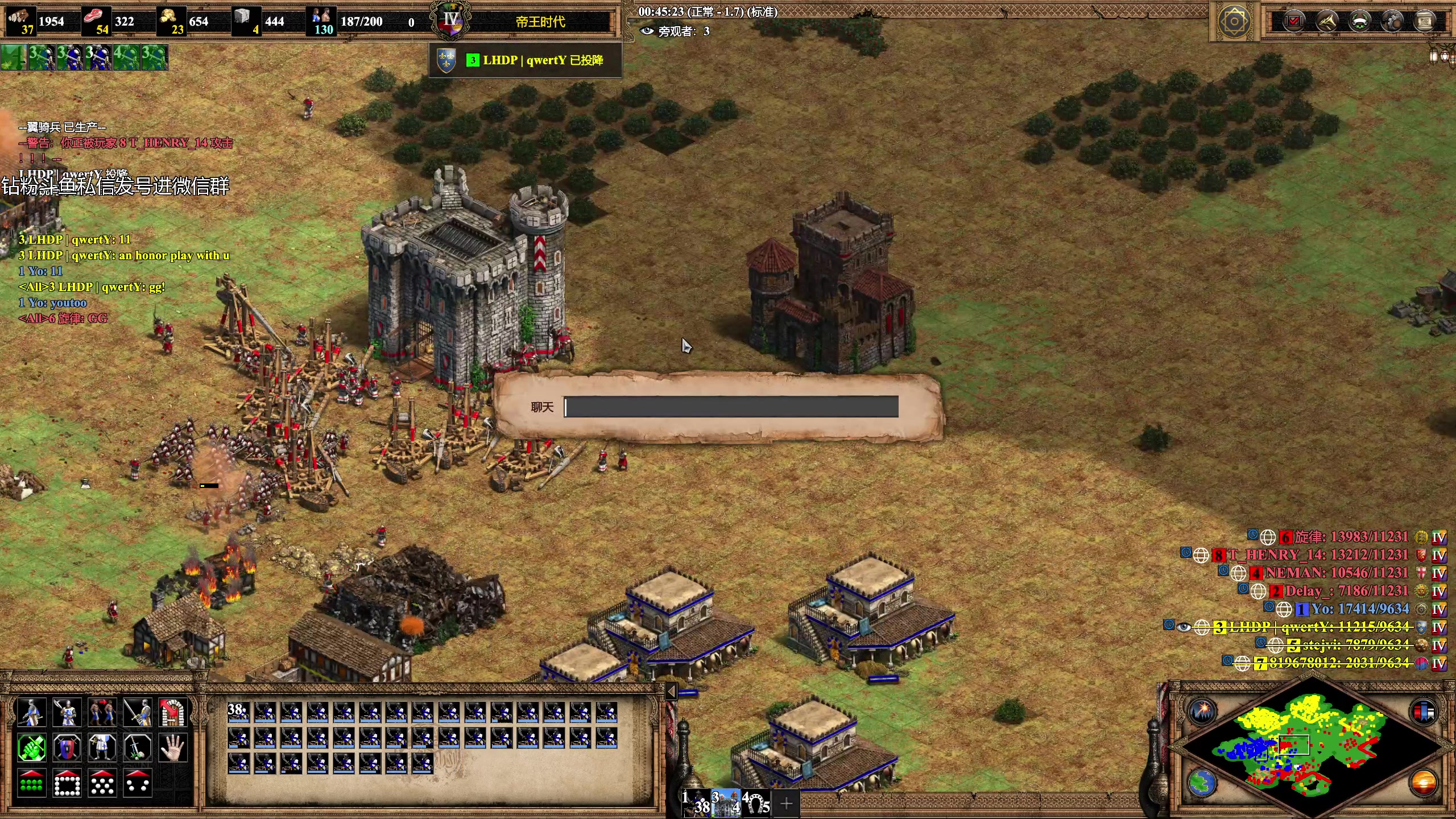Open the main menu scroll button
This screenshot has height=819, width=1456.
coord(1425,22)
